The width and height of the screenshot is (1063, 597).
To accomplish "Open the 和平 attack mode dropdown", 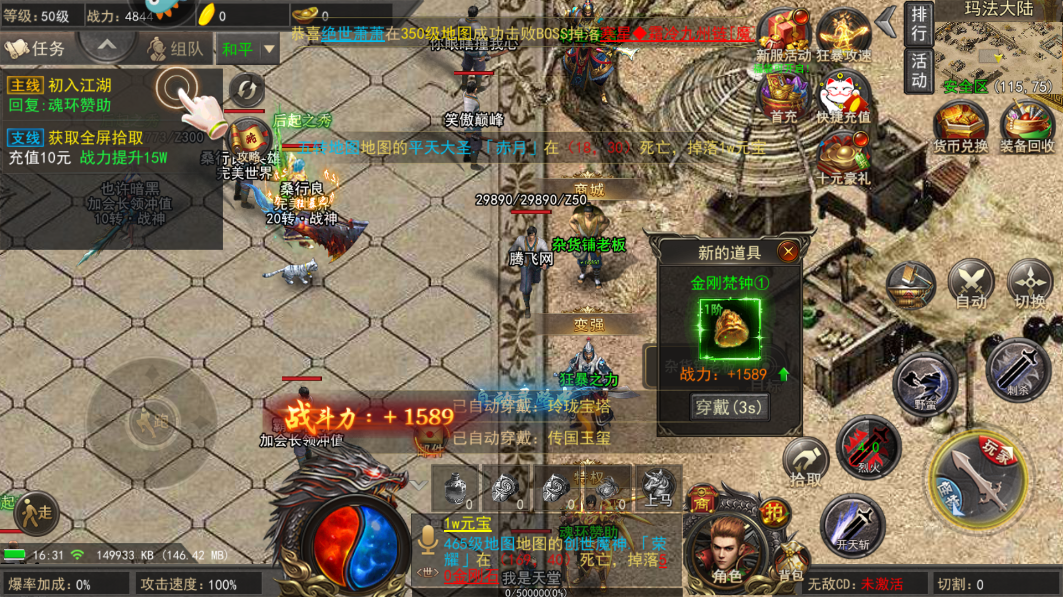I will (x=249, y=49).
